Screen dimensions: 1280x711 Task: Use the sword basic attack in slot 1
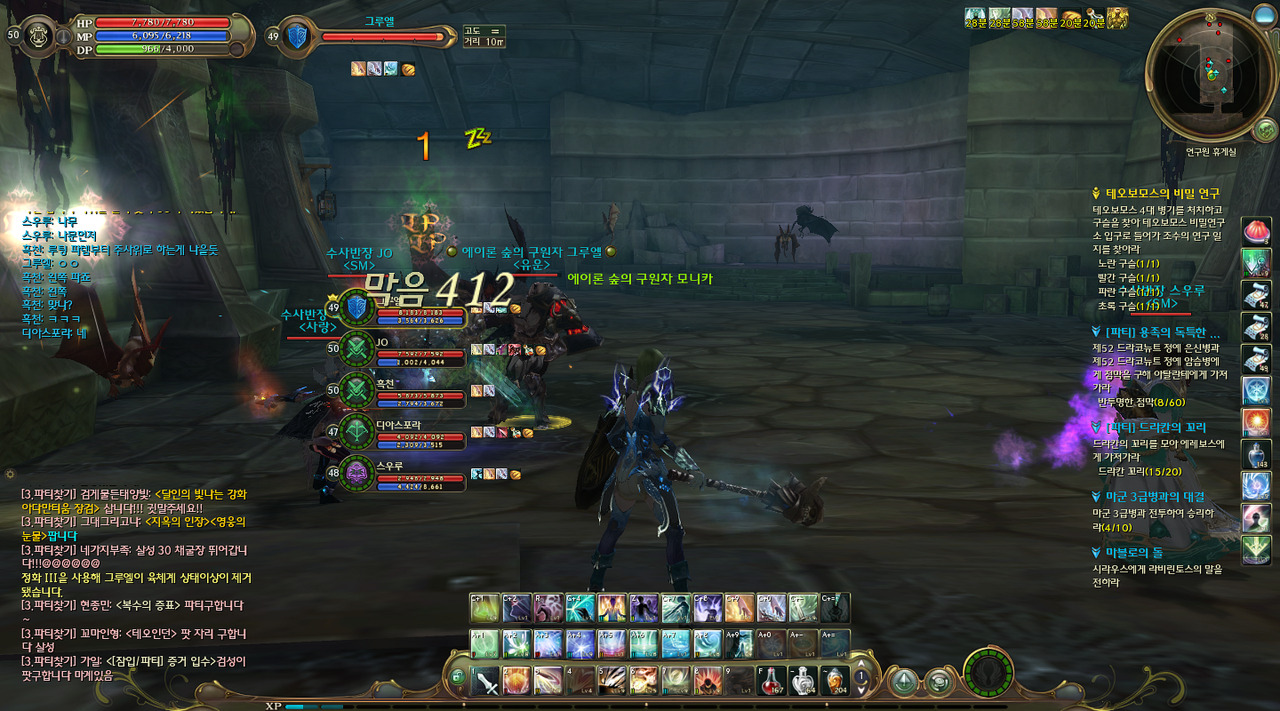point(486,681)
